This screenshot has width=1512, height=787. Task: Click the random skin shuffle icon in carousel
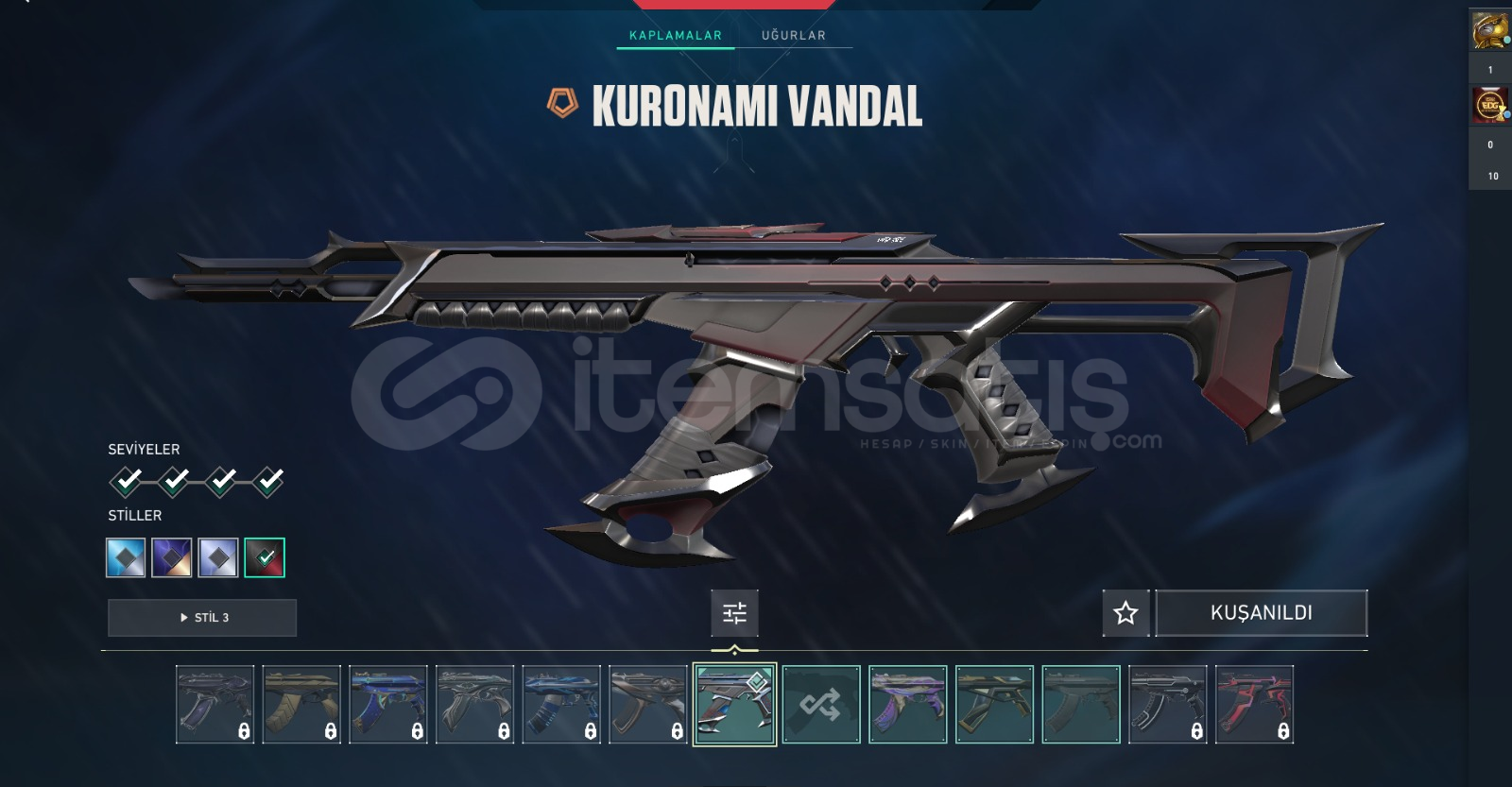[x=821, y=702]
